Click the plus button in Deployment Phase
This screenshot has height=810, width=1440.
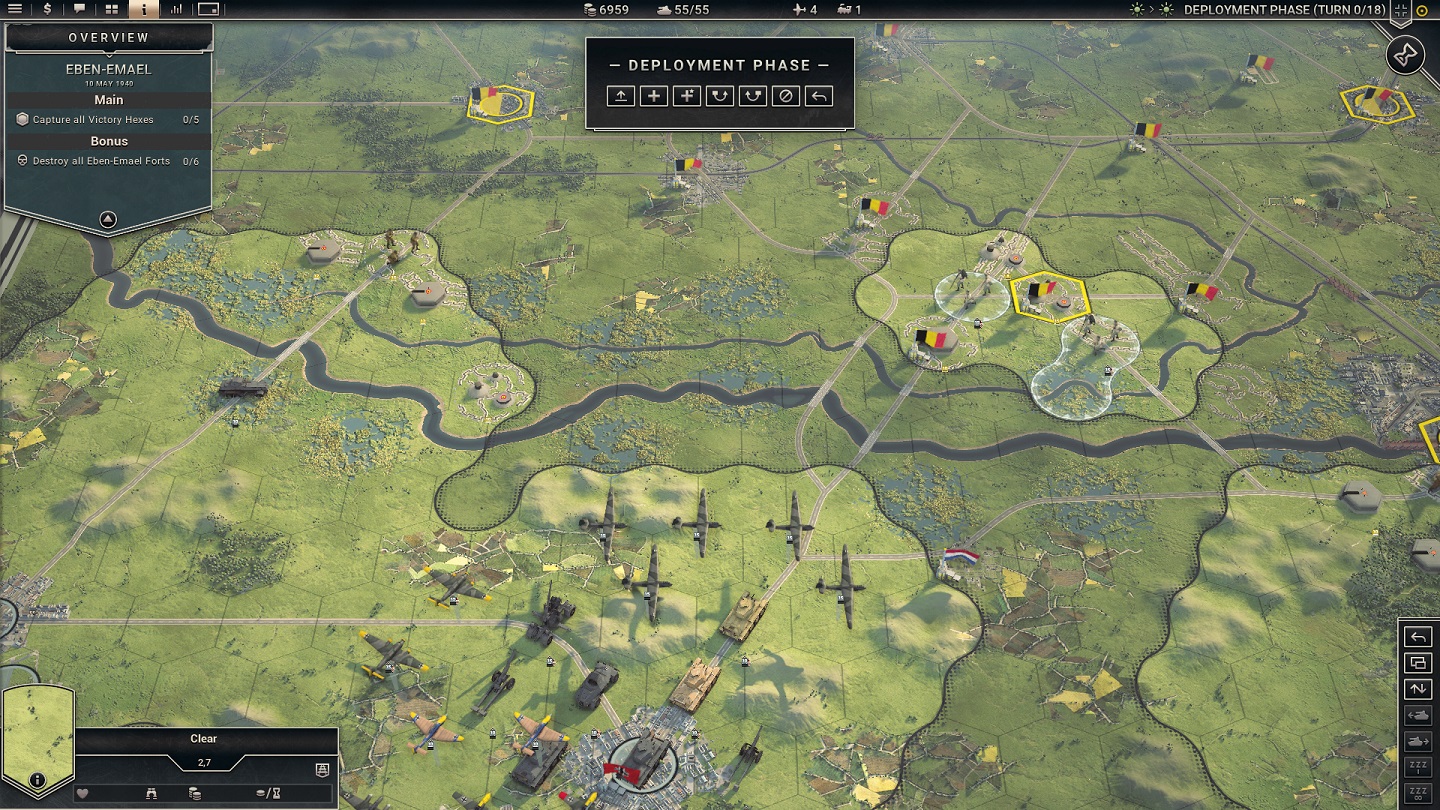click(654, 96)
